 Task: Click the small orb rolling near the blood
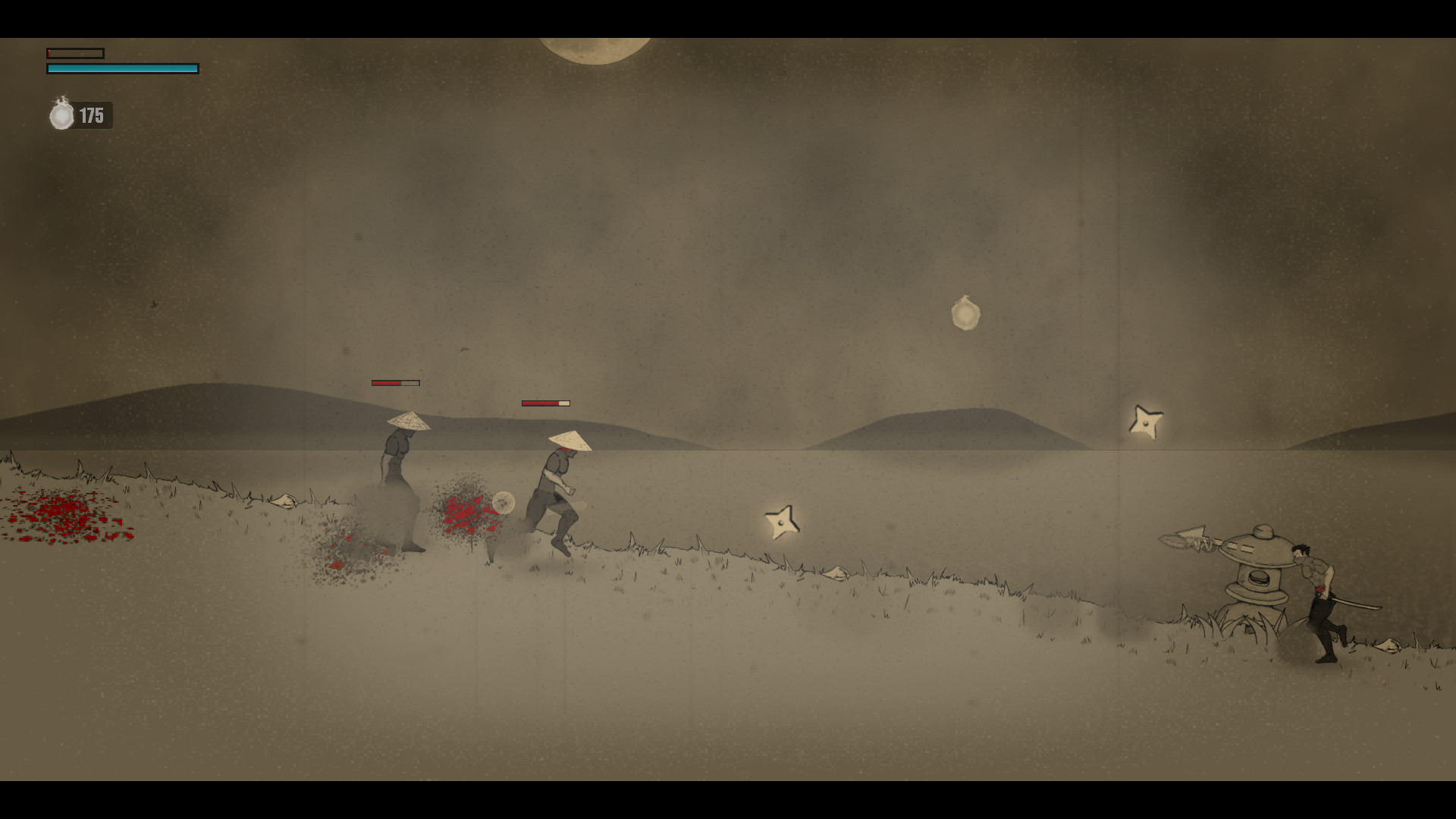(x=503, y=504)
